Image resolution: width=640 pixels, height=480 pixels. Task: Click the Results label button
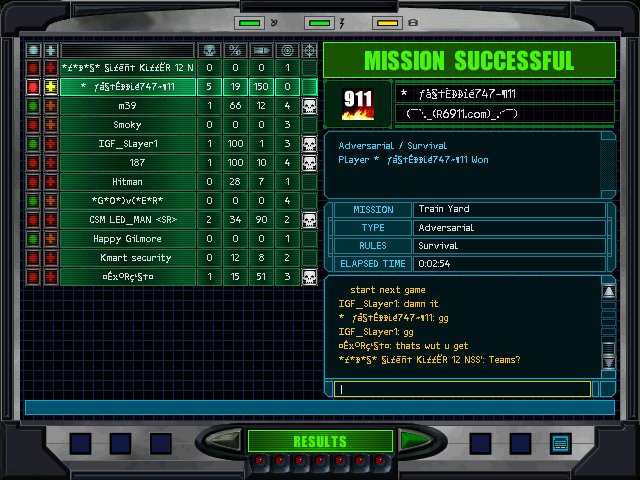click(319, 441)
